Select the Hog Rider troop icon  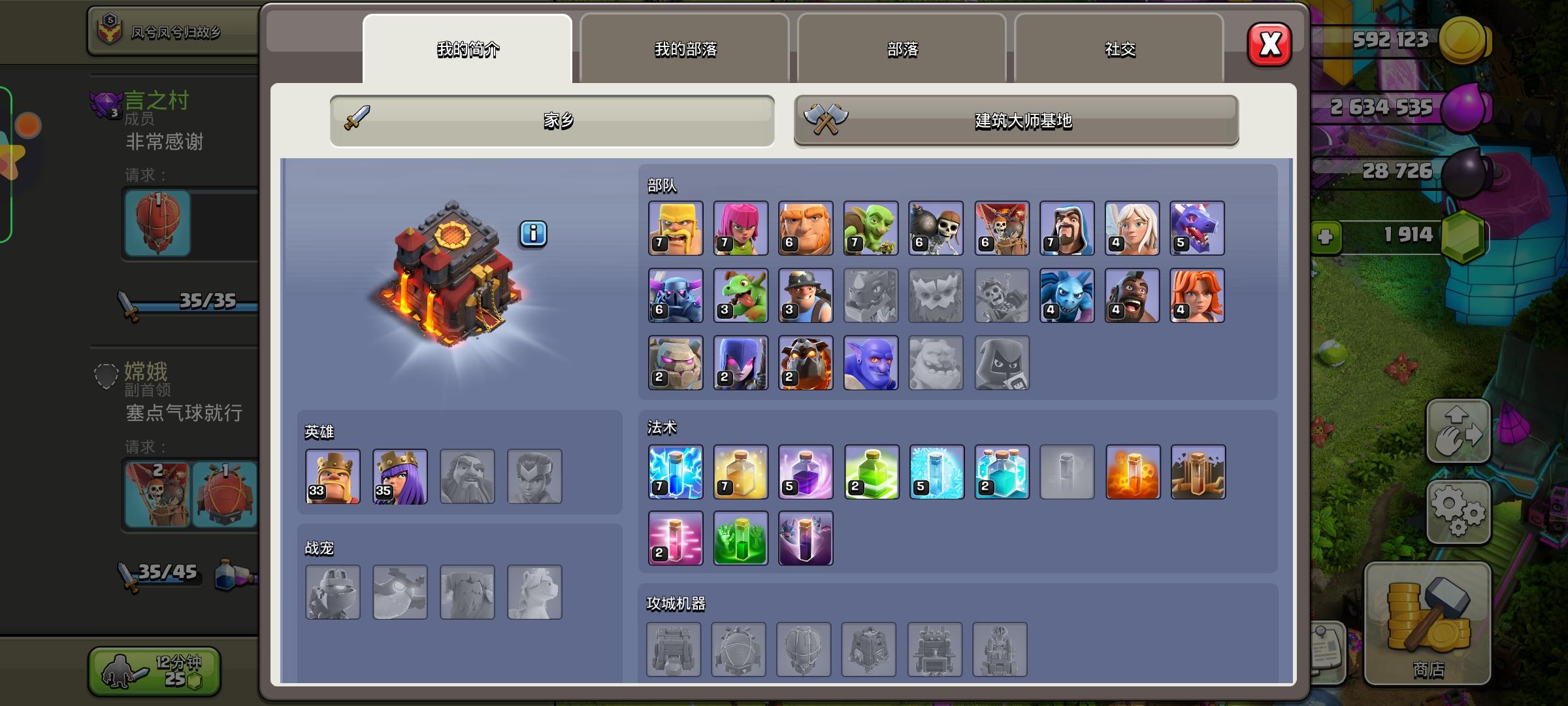(1132, 295)
